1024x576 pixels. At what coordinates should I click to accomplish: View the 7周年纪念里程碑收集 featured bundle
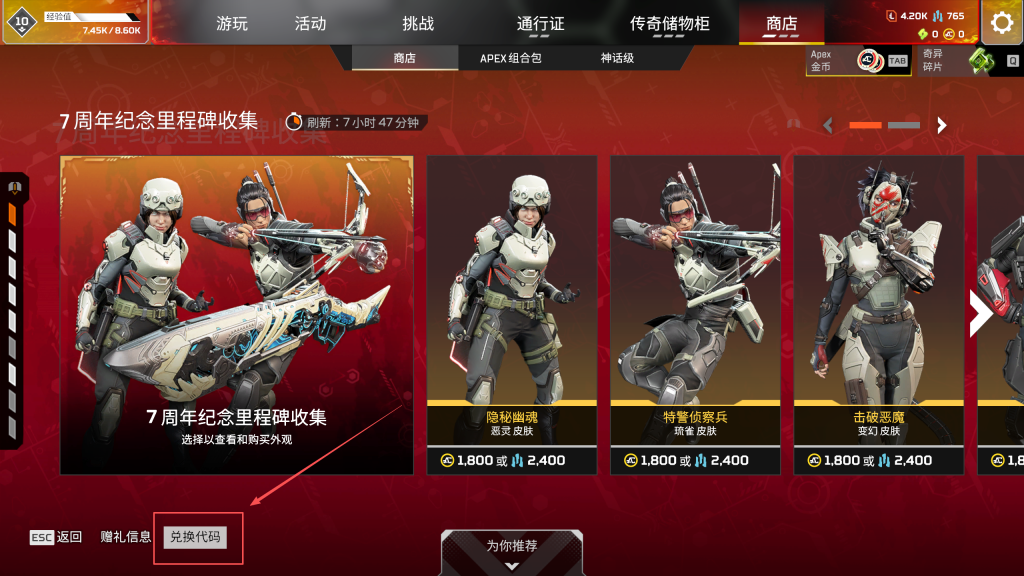(x=237, y=315)
